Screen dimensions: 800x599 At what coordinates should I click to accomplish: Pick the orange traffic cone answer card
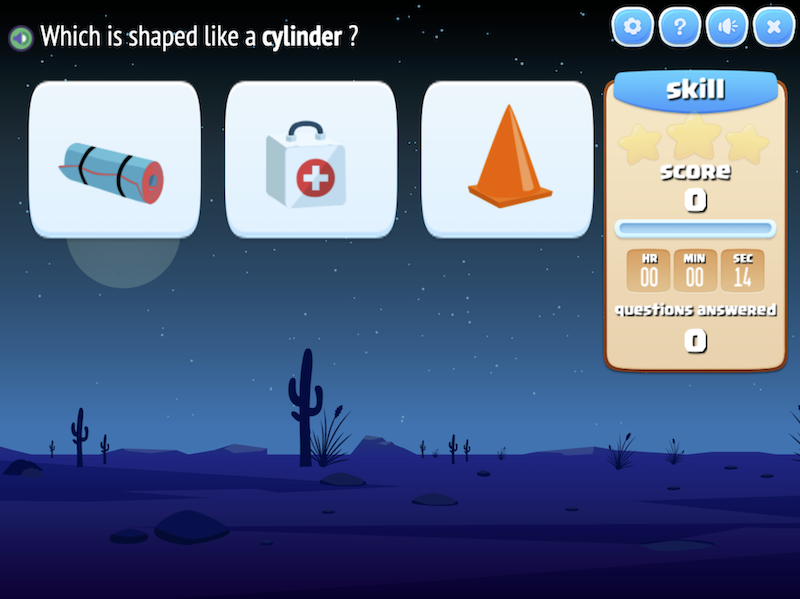pyautogui.click(x=507, y=160)
